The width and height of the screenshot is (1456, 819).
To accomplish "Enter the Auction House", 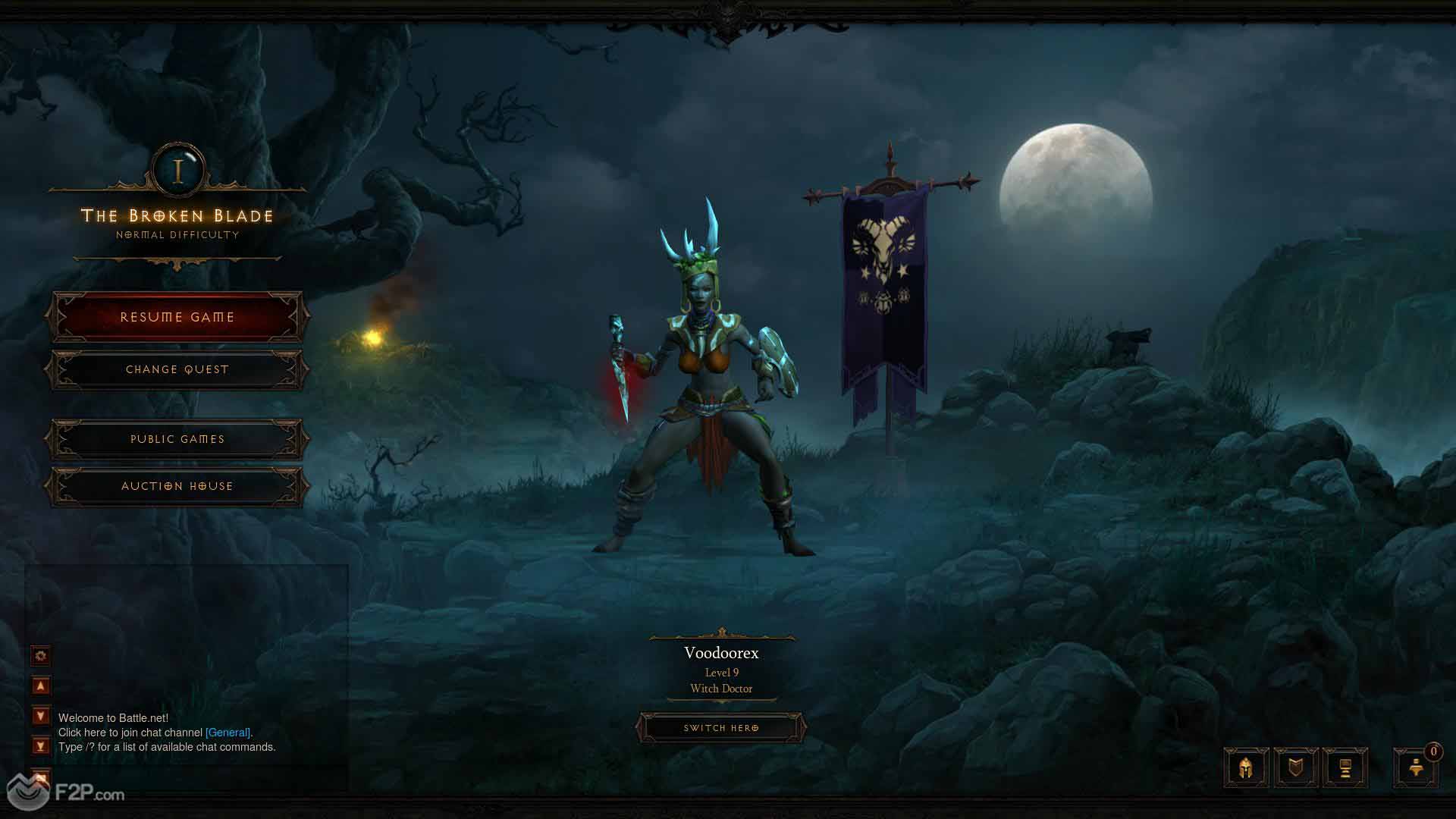I will tap(177, 486).
